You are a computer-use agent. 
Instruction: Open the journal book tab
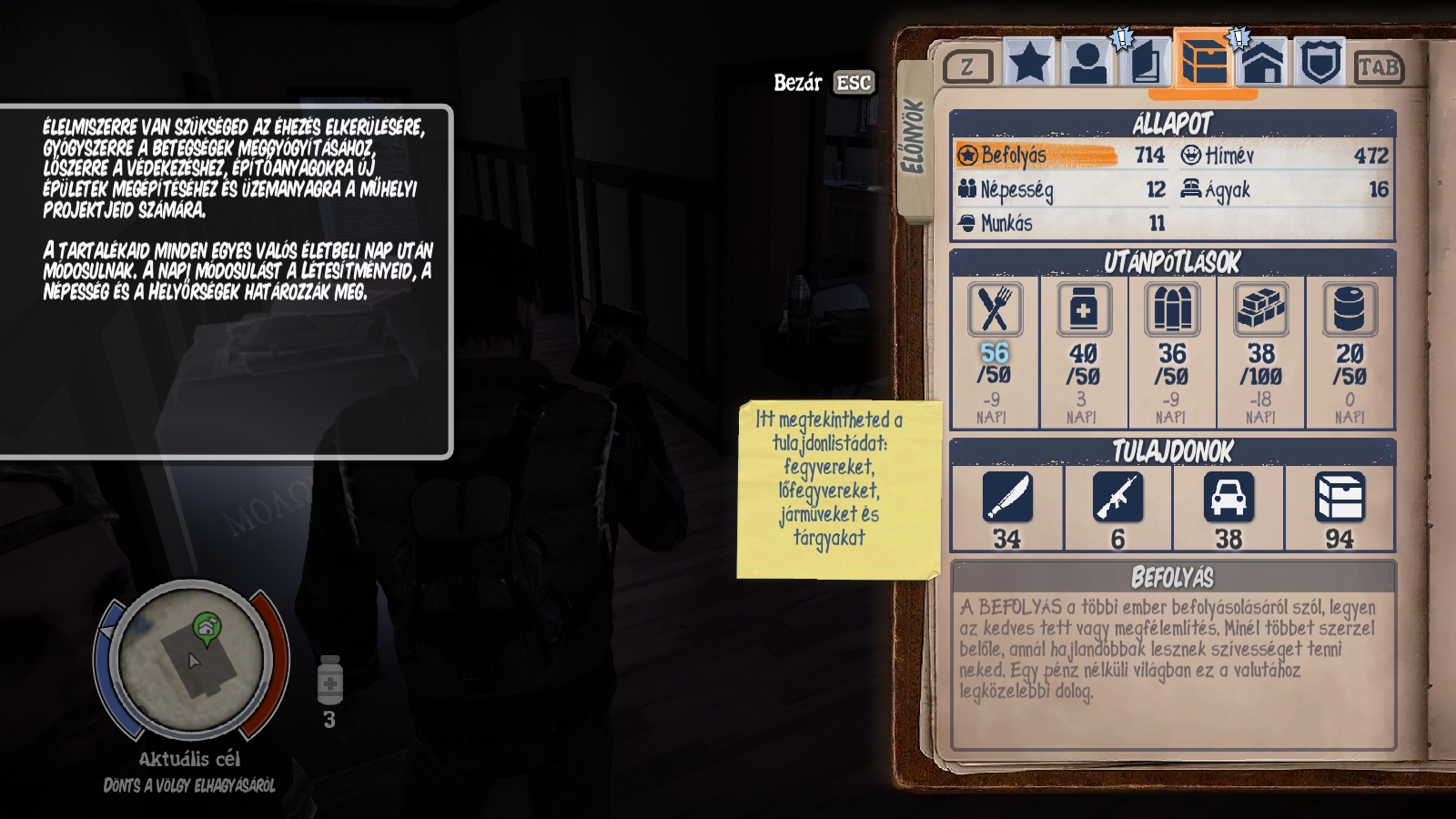tap(1146, 63)
